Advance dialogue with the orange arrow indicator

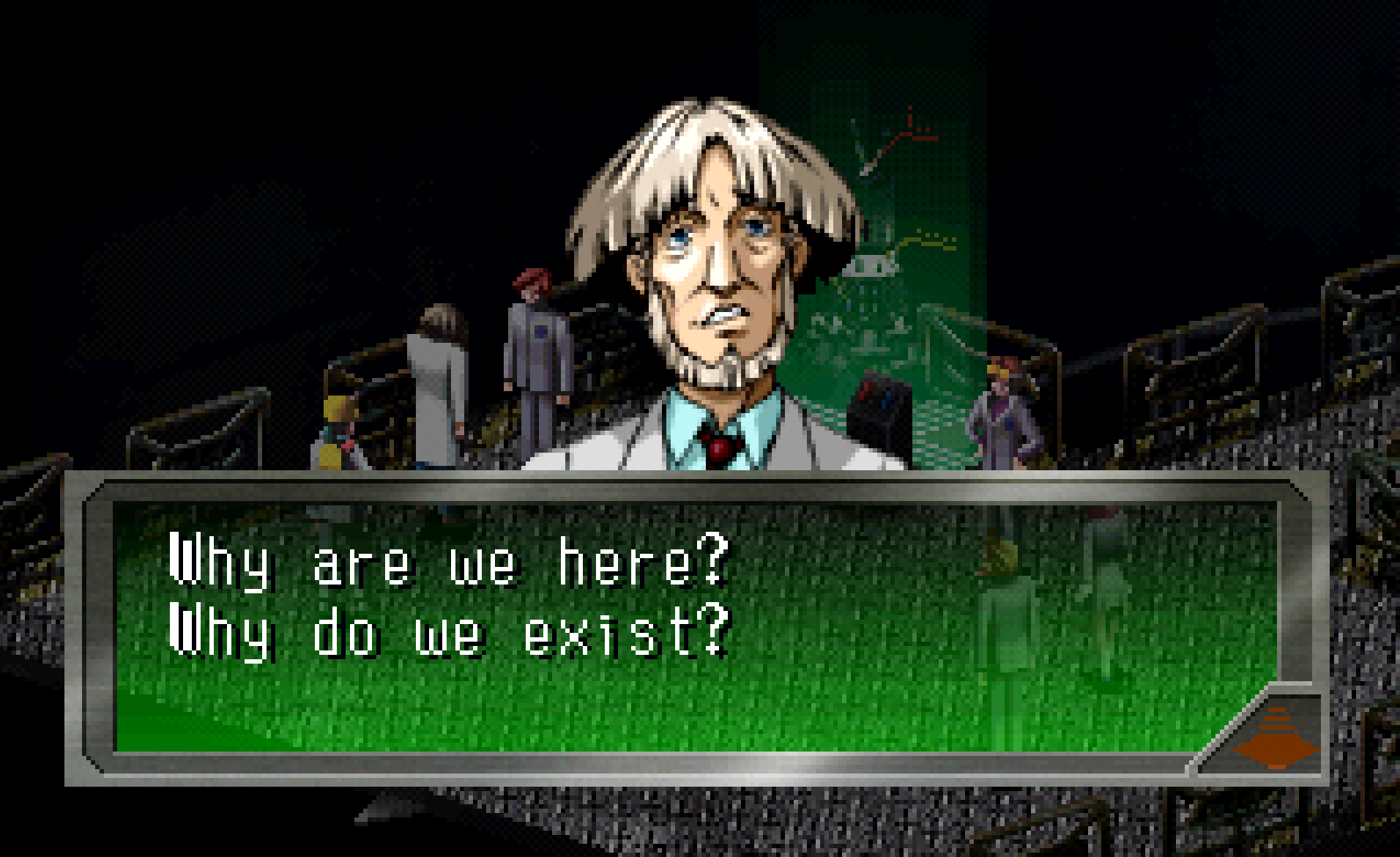point(1276,740)
